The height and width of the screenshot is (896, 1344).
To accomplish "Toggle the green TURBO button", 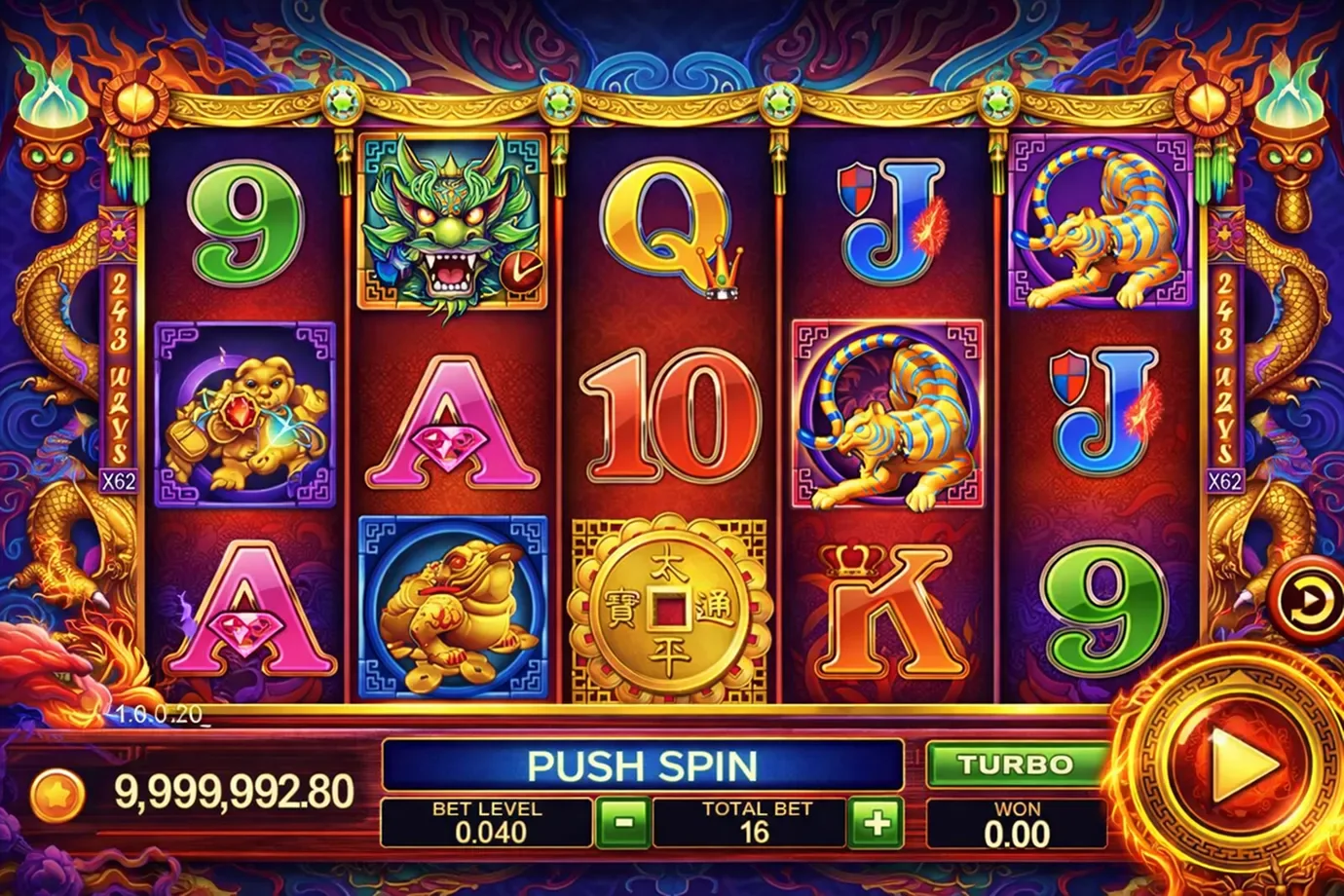I will pos(1014,765).
